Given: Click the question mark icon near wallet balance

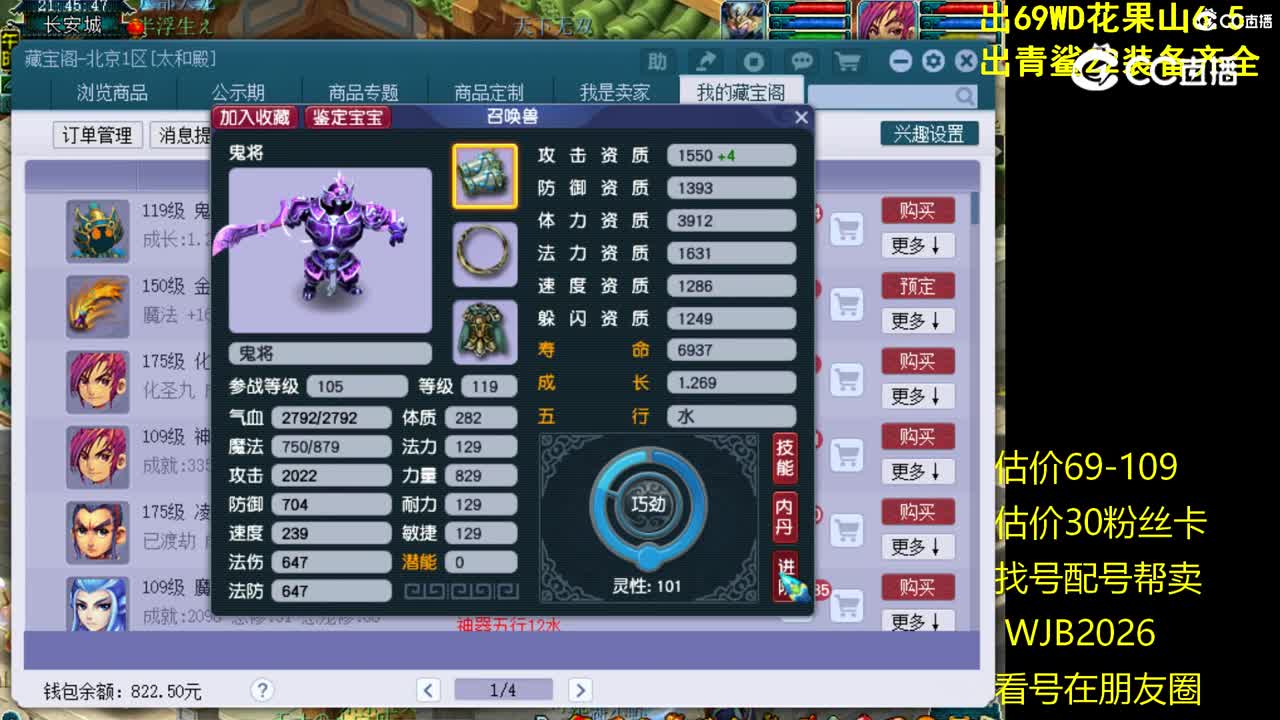Looking at the screenshot, I should [x=261, y=690].
